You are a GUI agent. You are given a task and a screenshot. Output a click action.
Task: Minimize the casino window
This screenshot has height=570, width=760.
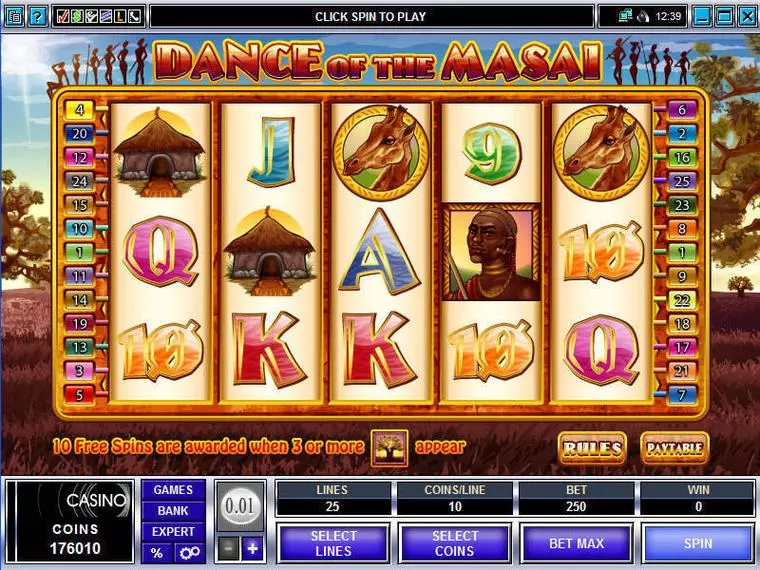[704, 16]
